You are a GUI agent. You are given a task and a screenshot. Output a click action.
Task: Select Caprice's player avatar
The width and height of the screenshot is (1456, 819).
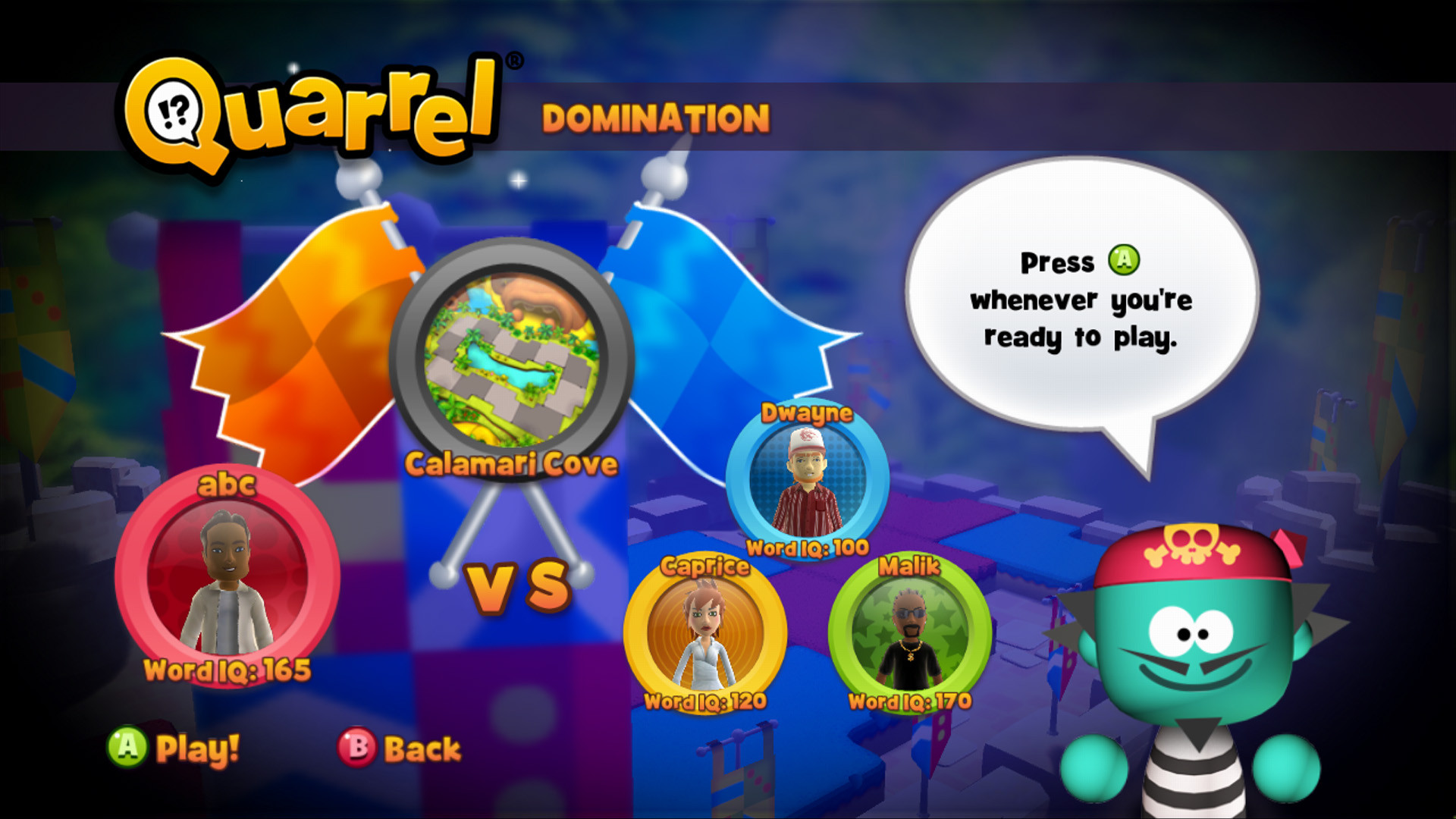tap(705, 629)
